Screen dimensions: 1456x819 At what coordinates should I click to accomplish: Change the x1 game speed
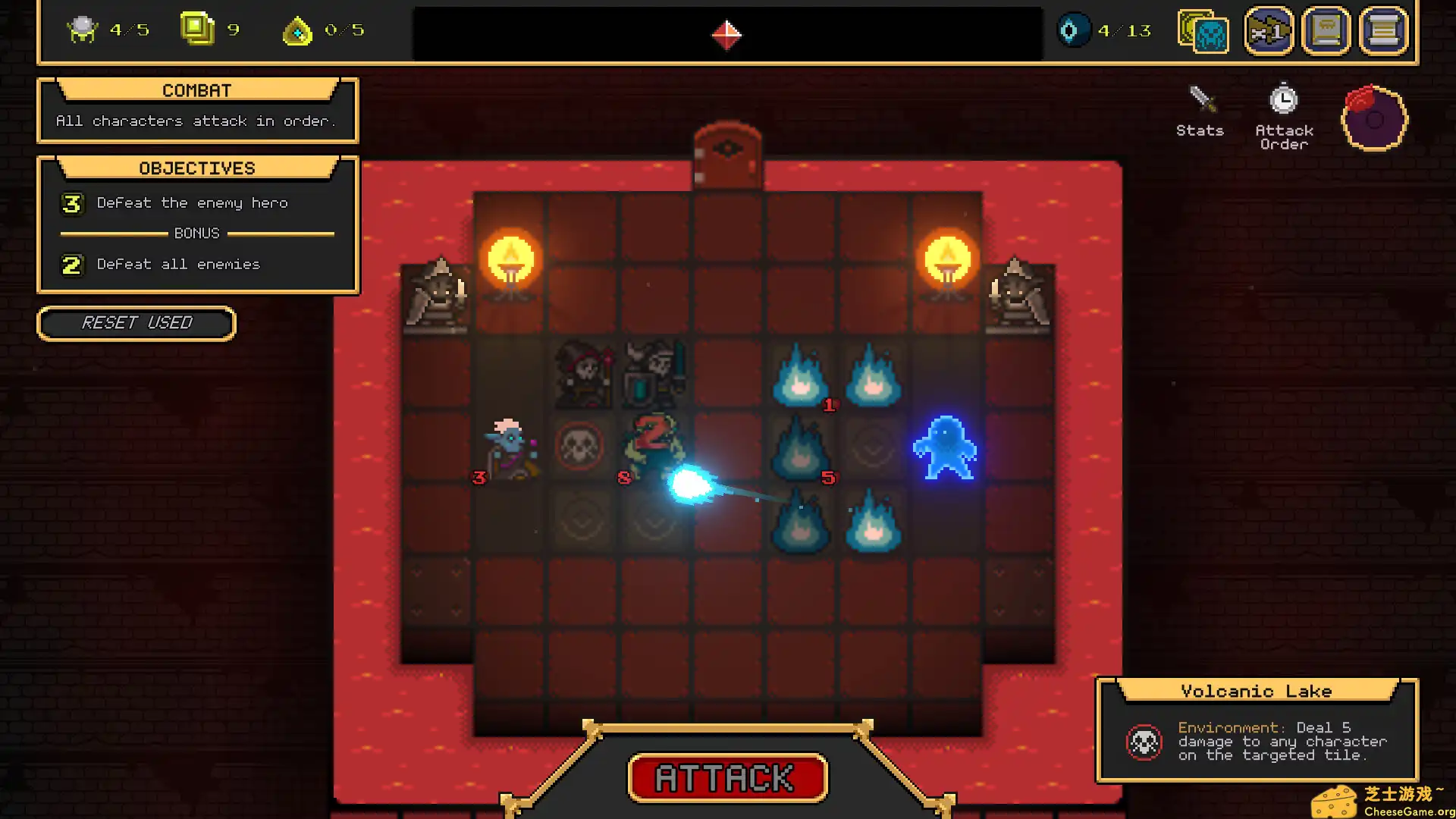pos(1269,32)
